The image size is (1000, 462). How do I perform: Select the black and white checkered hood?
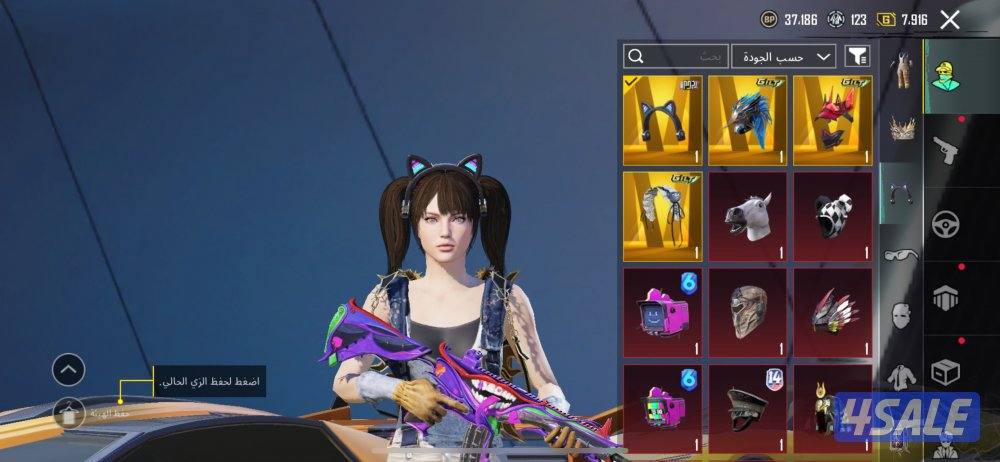click(x=832, y=215)
